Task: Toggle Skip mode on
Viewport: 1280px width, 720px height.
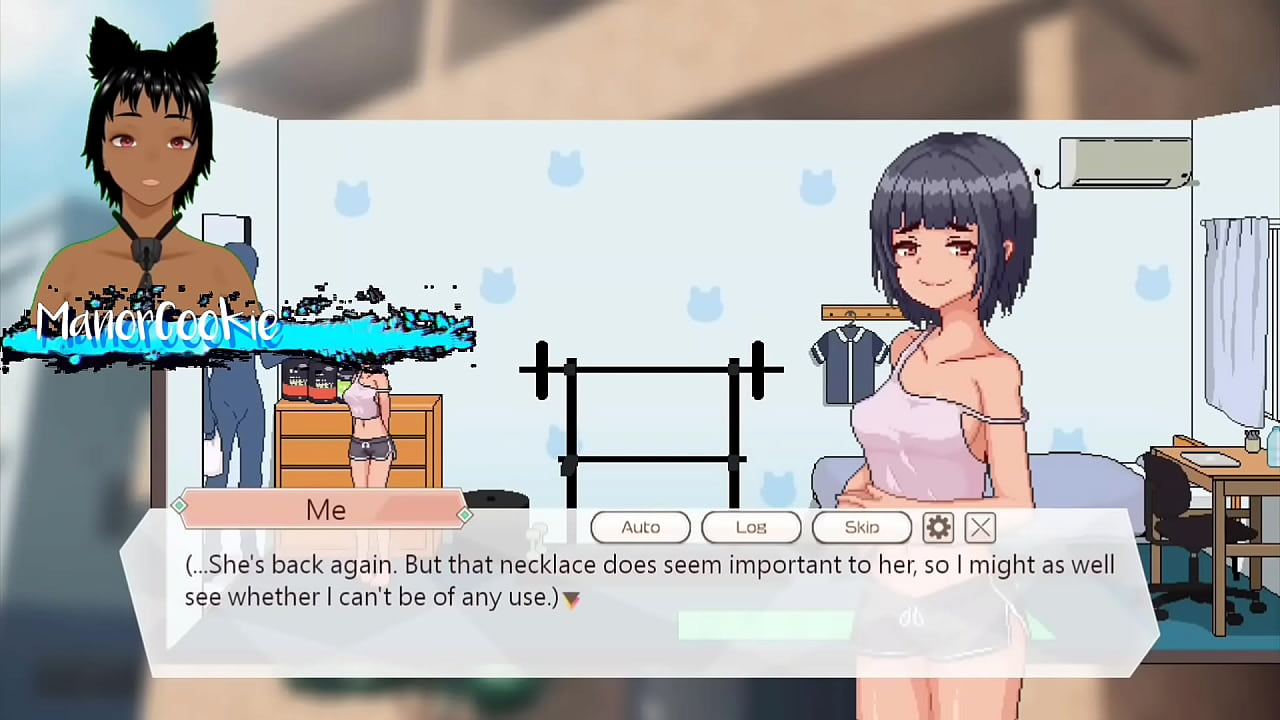Action: tap(861, 527)
